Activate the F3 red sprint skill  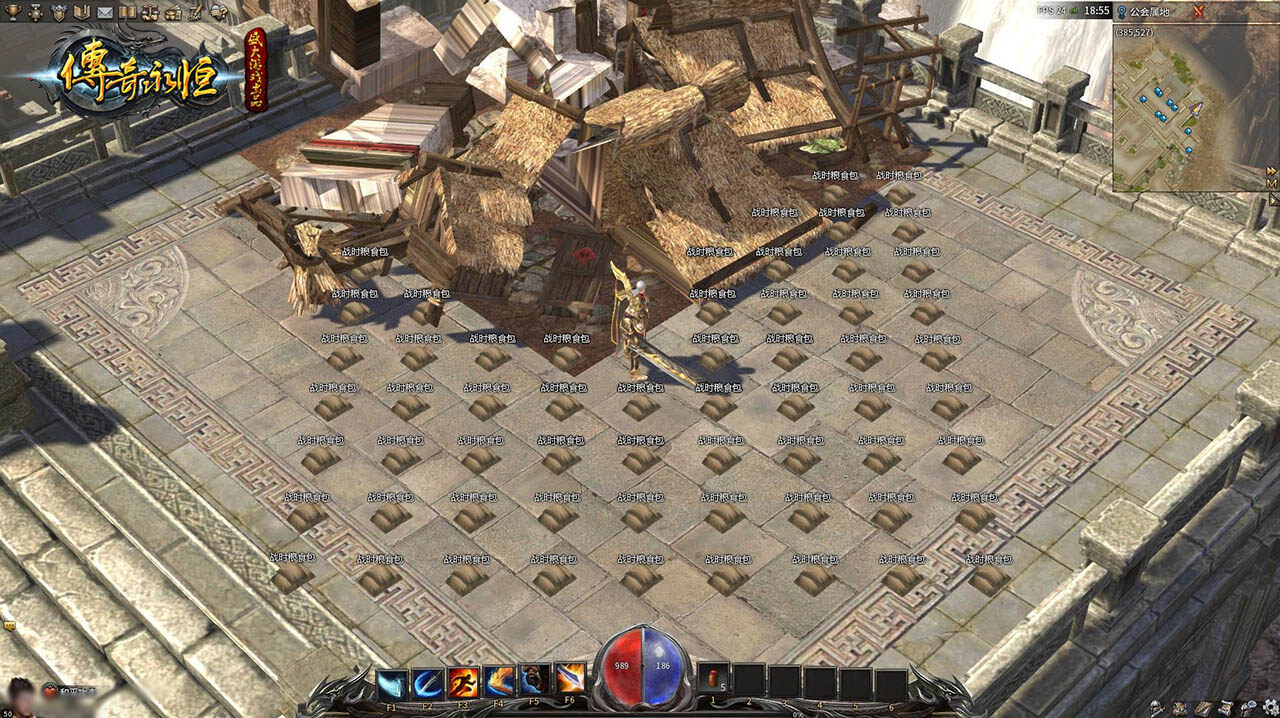click(463, 682)
